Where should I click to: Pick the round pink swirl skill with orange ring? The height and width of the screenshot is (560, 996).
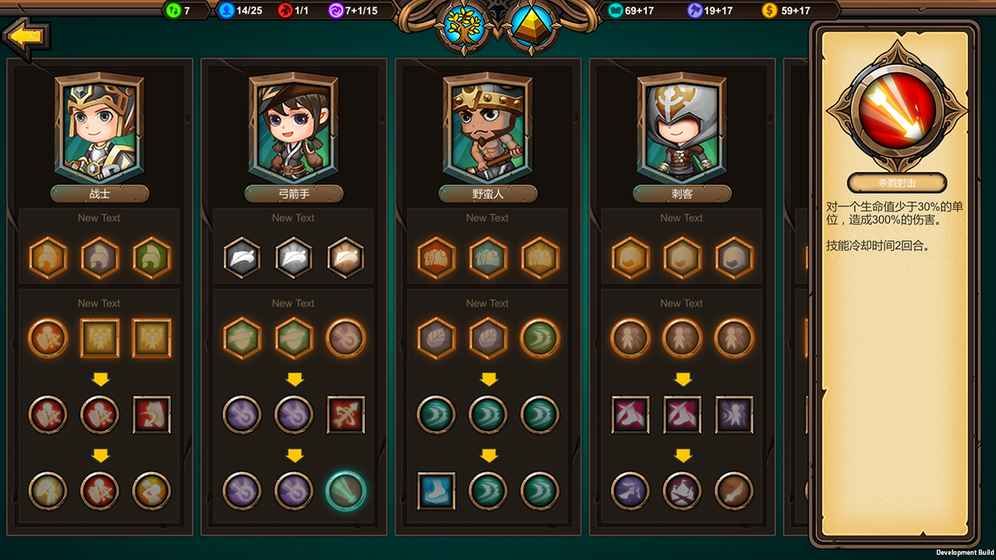[346, 338]
